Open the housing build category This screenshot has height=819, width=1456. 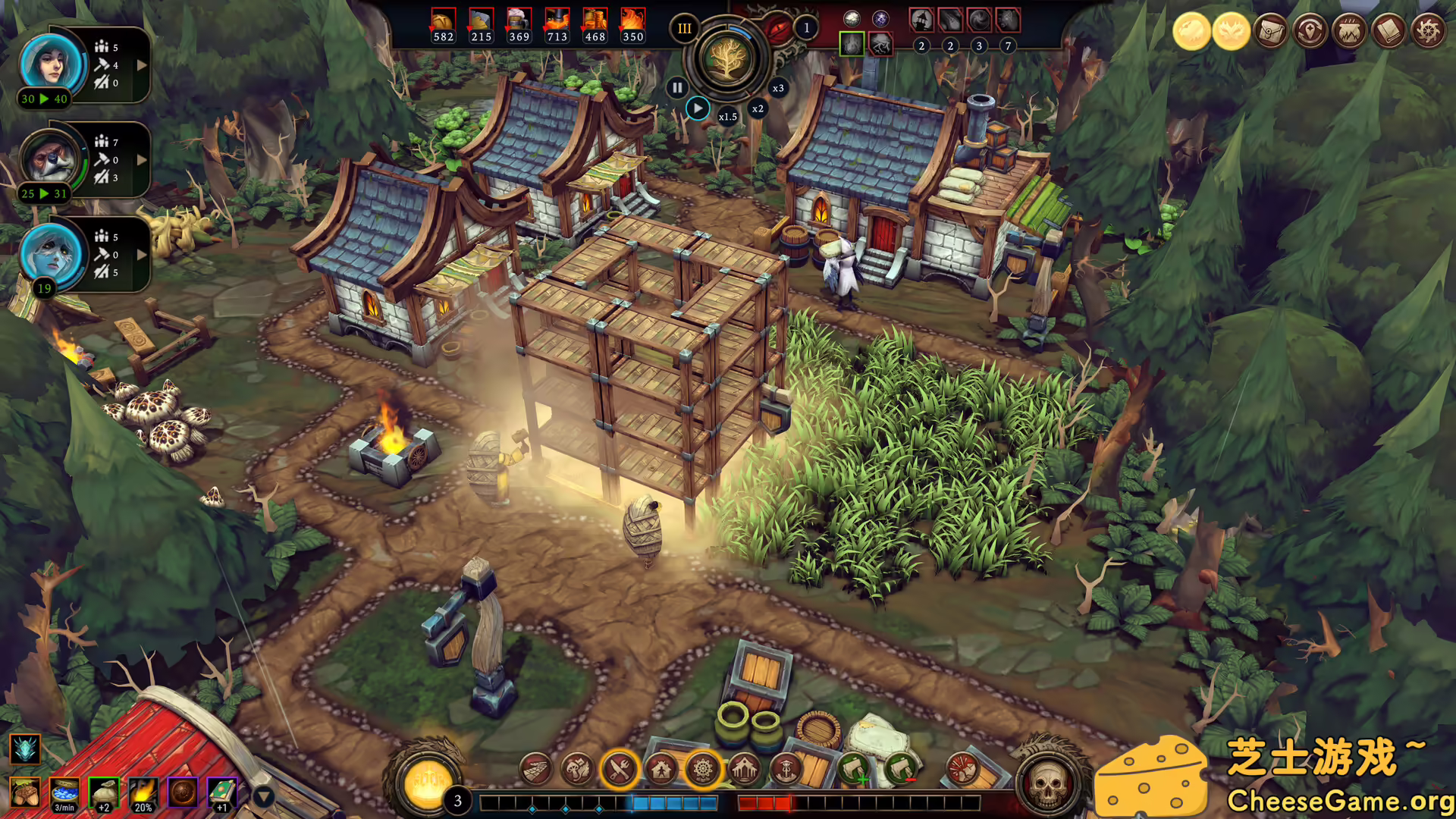point(661,770)
